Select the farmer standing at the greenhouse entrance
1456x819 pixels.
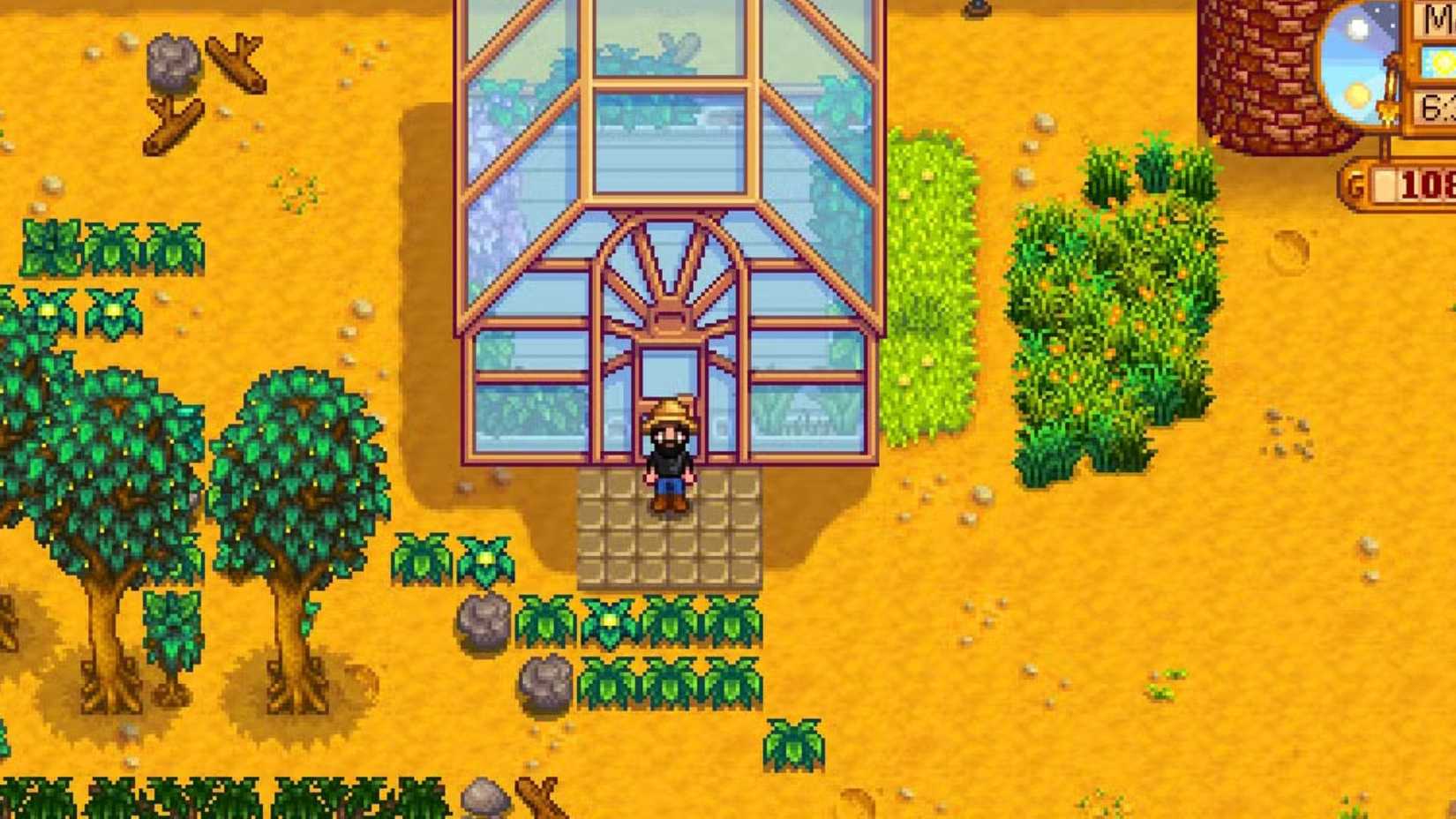(x=670, y=455)
